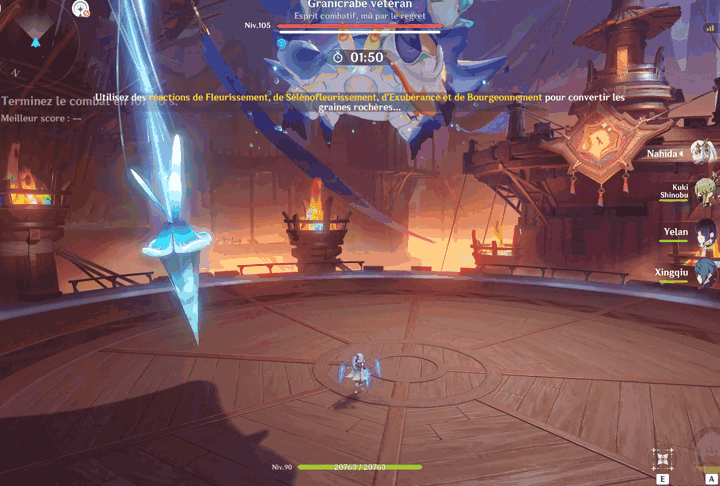Switch to Nahida in the party list
Screen dimensions: 720x486
[x=702, y=153]
